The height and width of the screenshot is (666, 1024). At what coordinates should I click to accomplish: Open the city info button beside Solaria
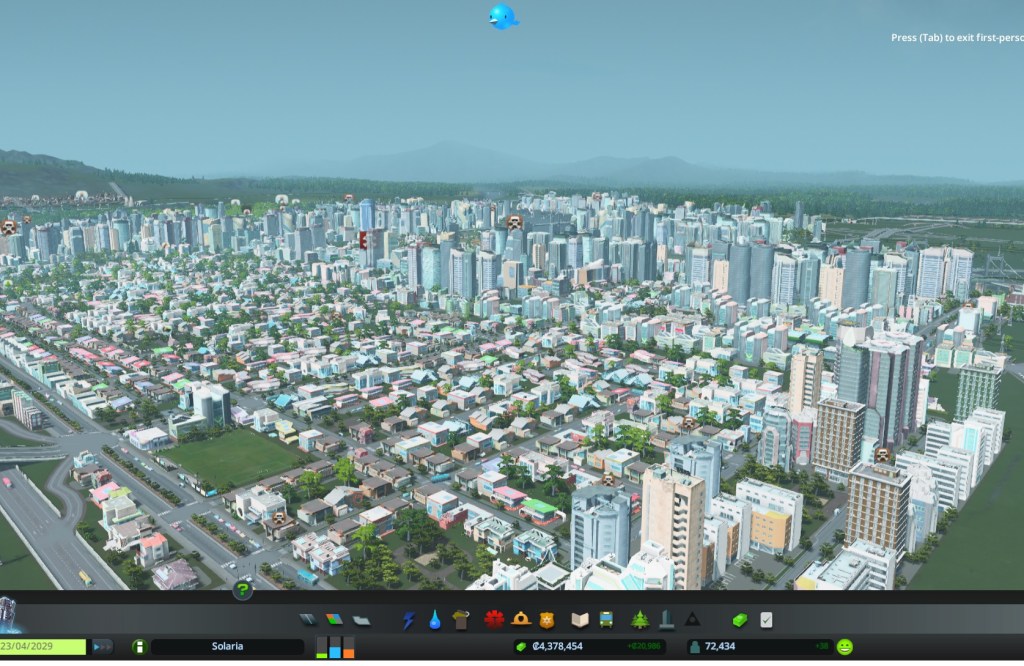click(x=139, y=647)
